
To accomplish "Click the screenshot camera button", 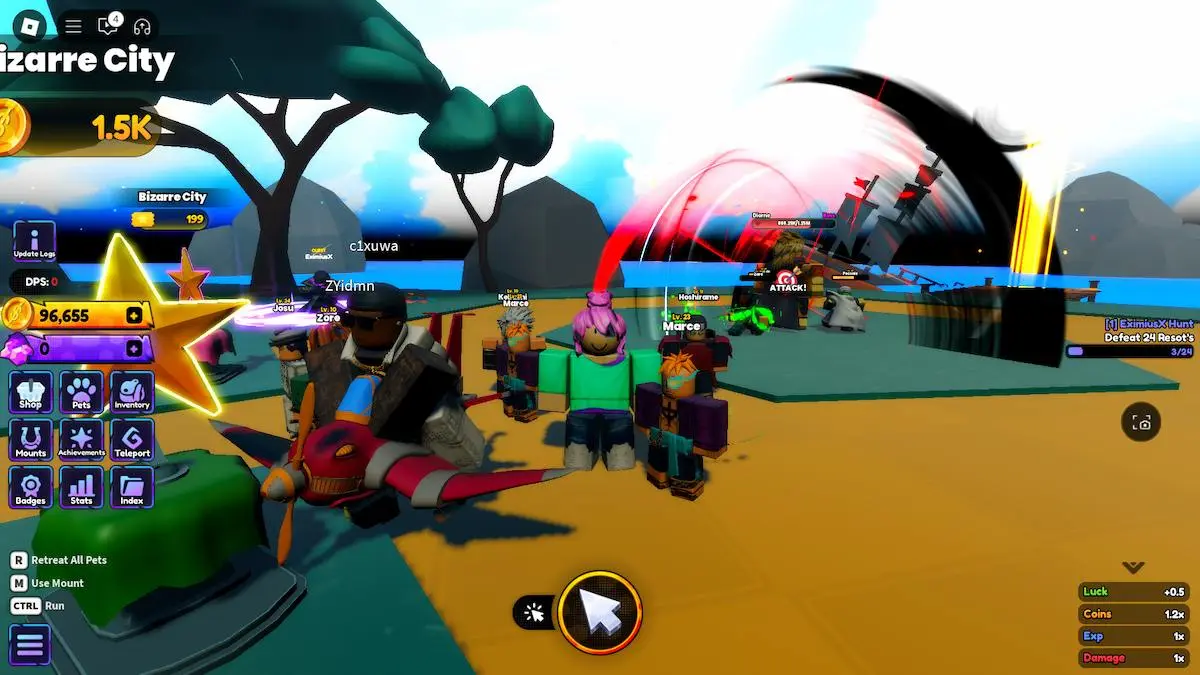I will tap(1141, 423).
